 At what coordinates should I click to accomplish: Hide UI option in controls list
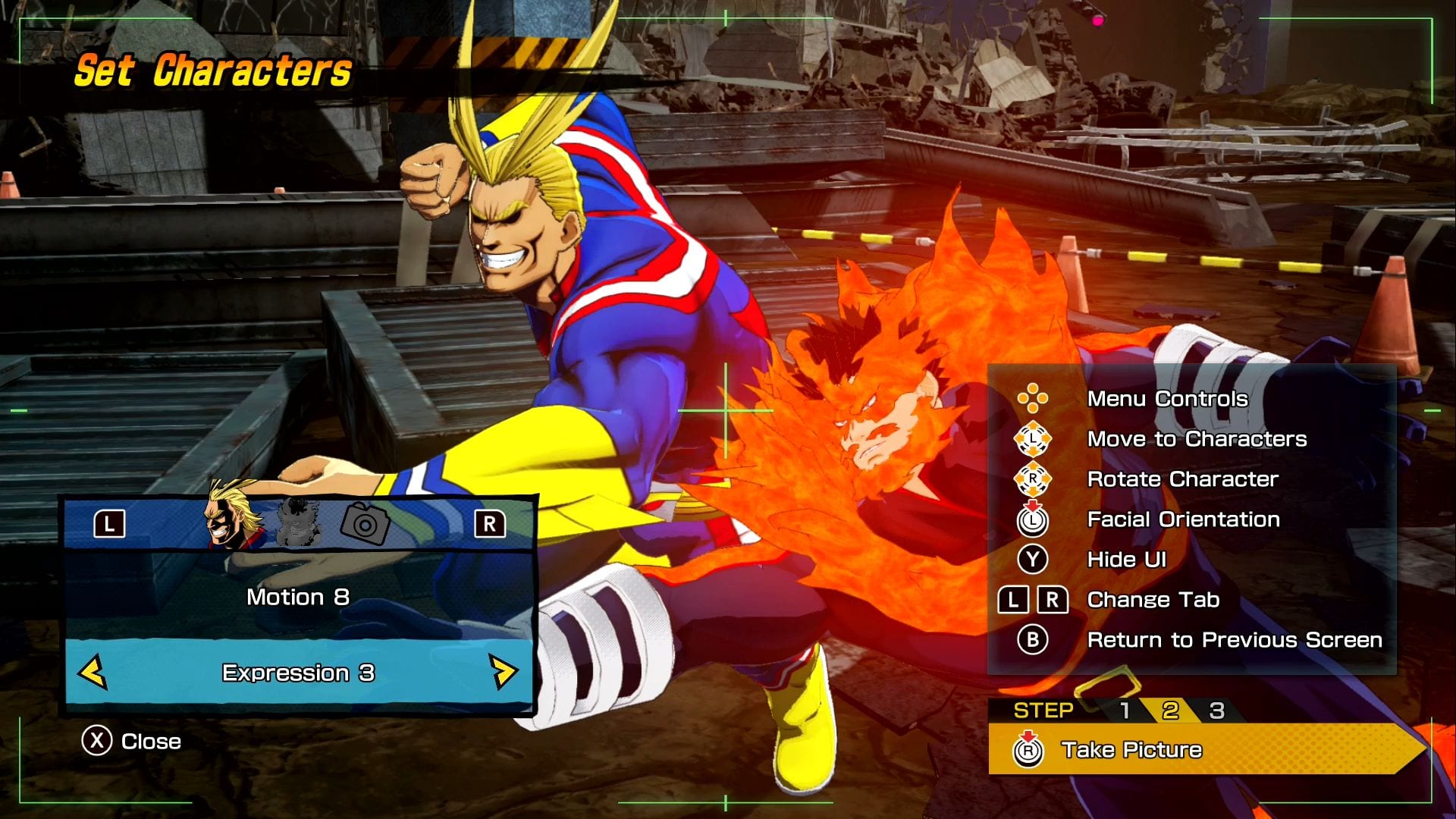[x=1126, y=560]
